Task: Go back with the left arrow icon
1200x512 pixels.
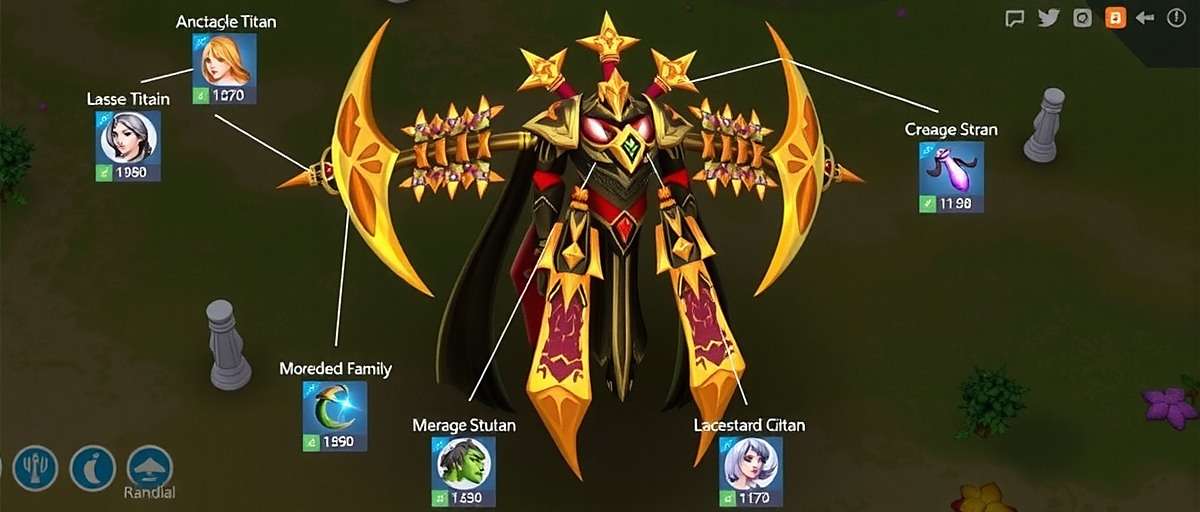Action: [1146, 18]
